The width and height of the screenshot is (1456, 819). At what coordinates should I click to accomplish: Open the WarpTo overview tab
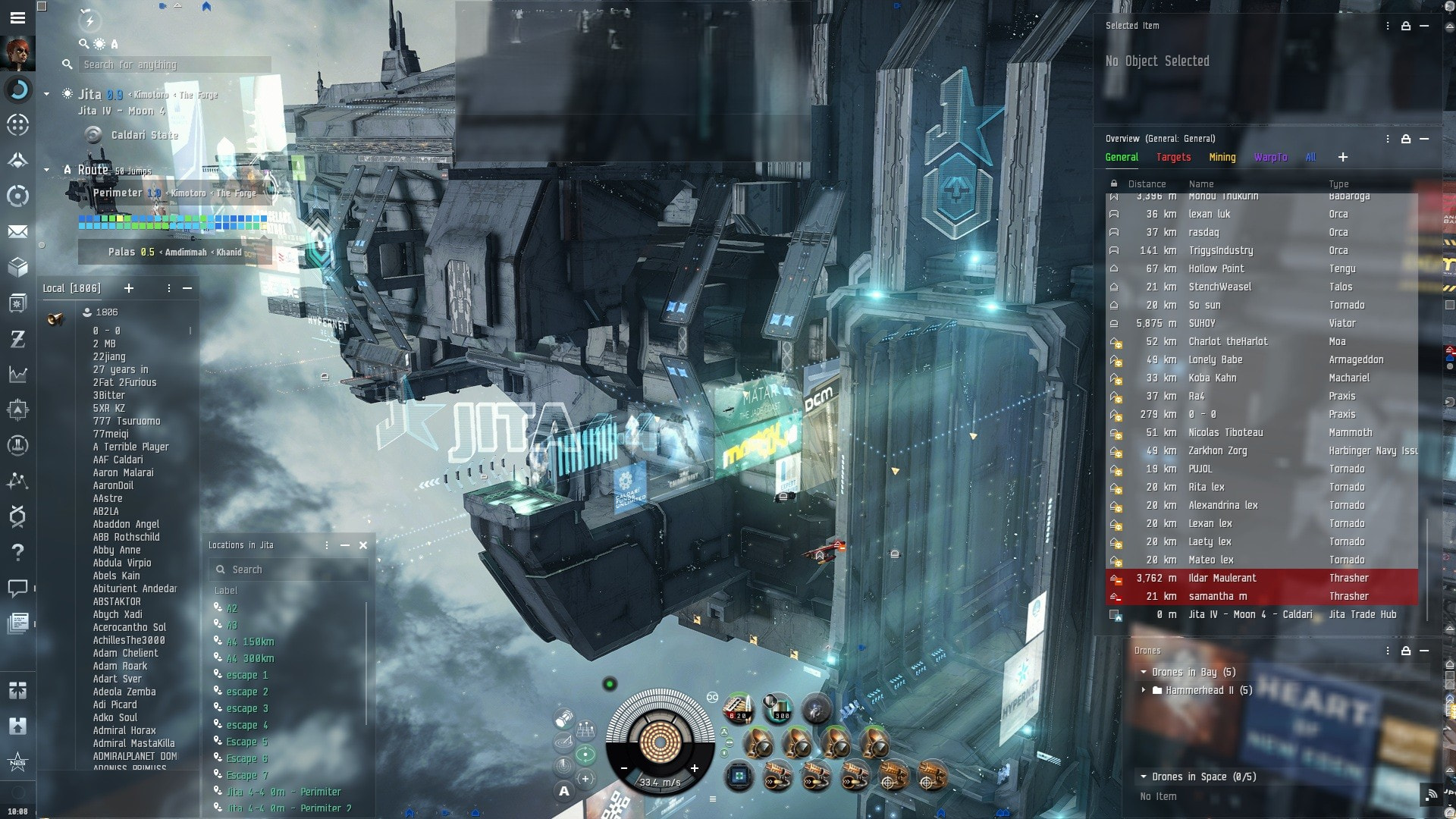(x=1270, y=158)
